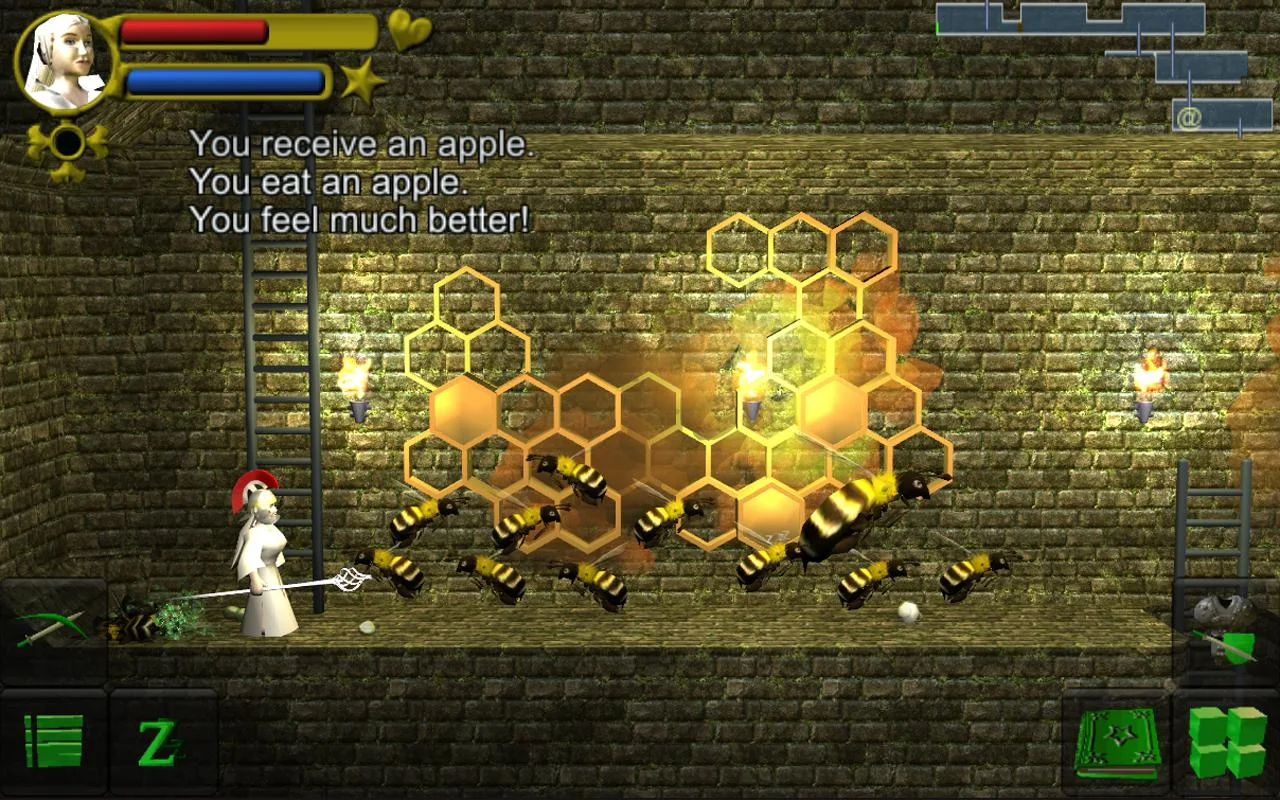Screen dimensions: 1280x800
Task: Open the green spellbook
Action: pyautogui.click(x=1117, y=744)
